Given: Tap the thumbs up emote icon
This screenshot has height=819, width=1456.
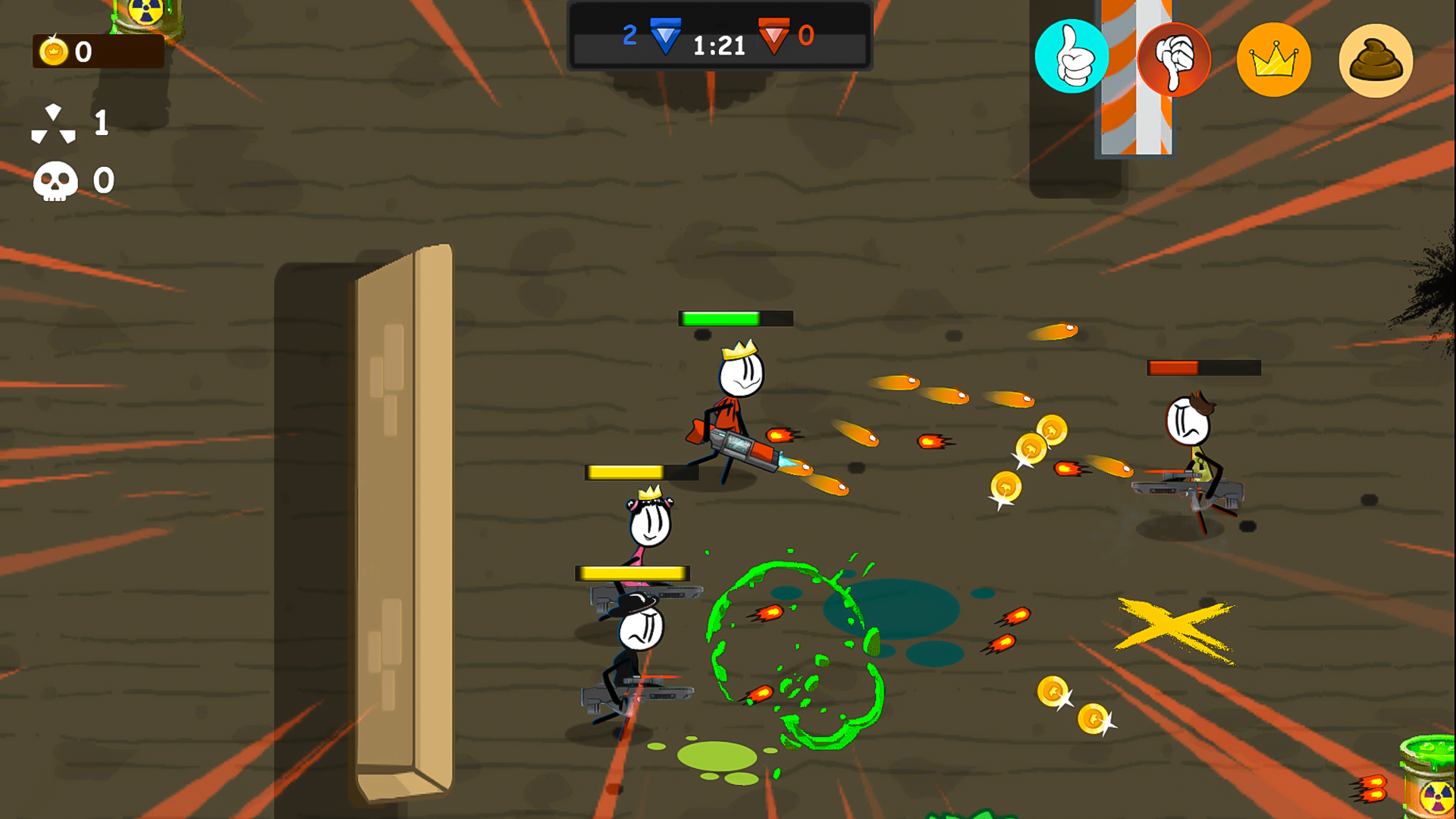Looking at the screenshot, I should 1072,57.
